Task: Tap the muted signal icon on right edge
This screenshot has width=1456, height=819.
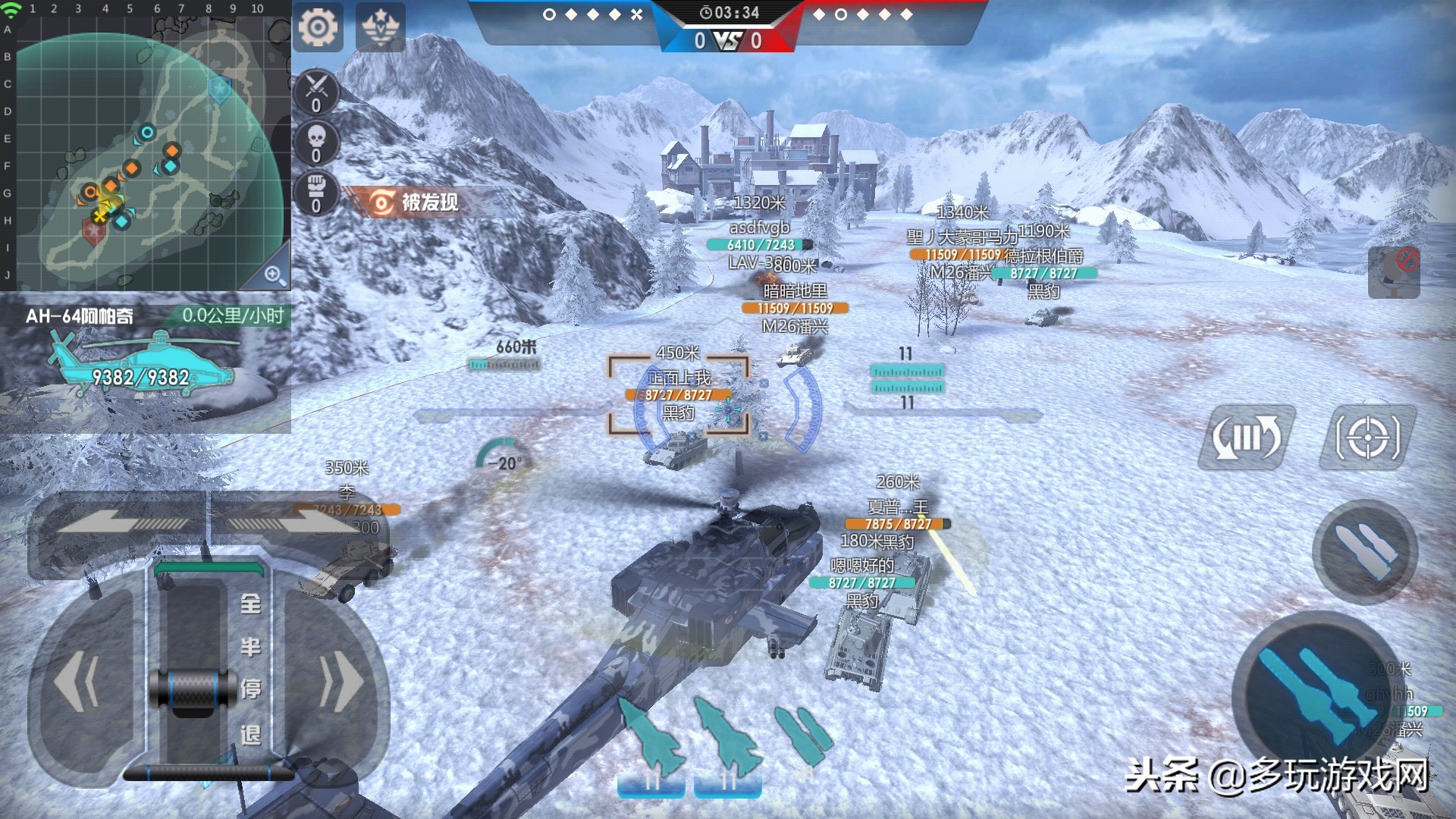Action: pos(1394,271)
